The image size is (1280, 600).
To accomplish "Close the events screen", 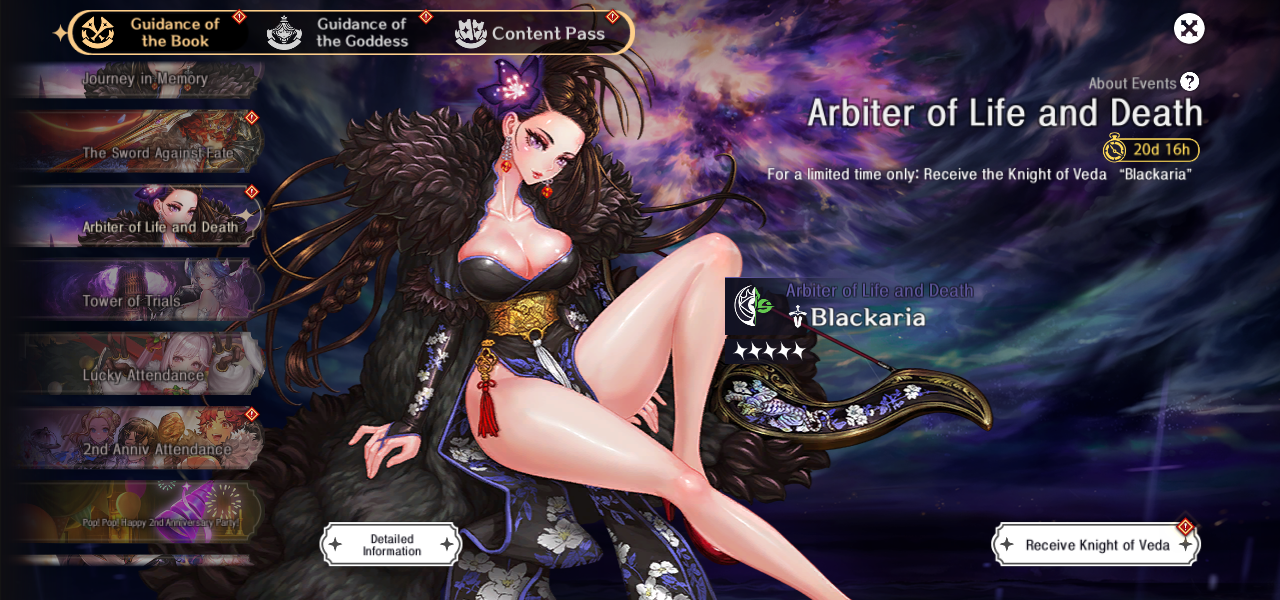I will (1189, 28).
